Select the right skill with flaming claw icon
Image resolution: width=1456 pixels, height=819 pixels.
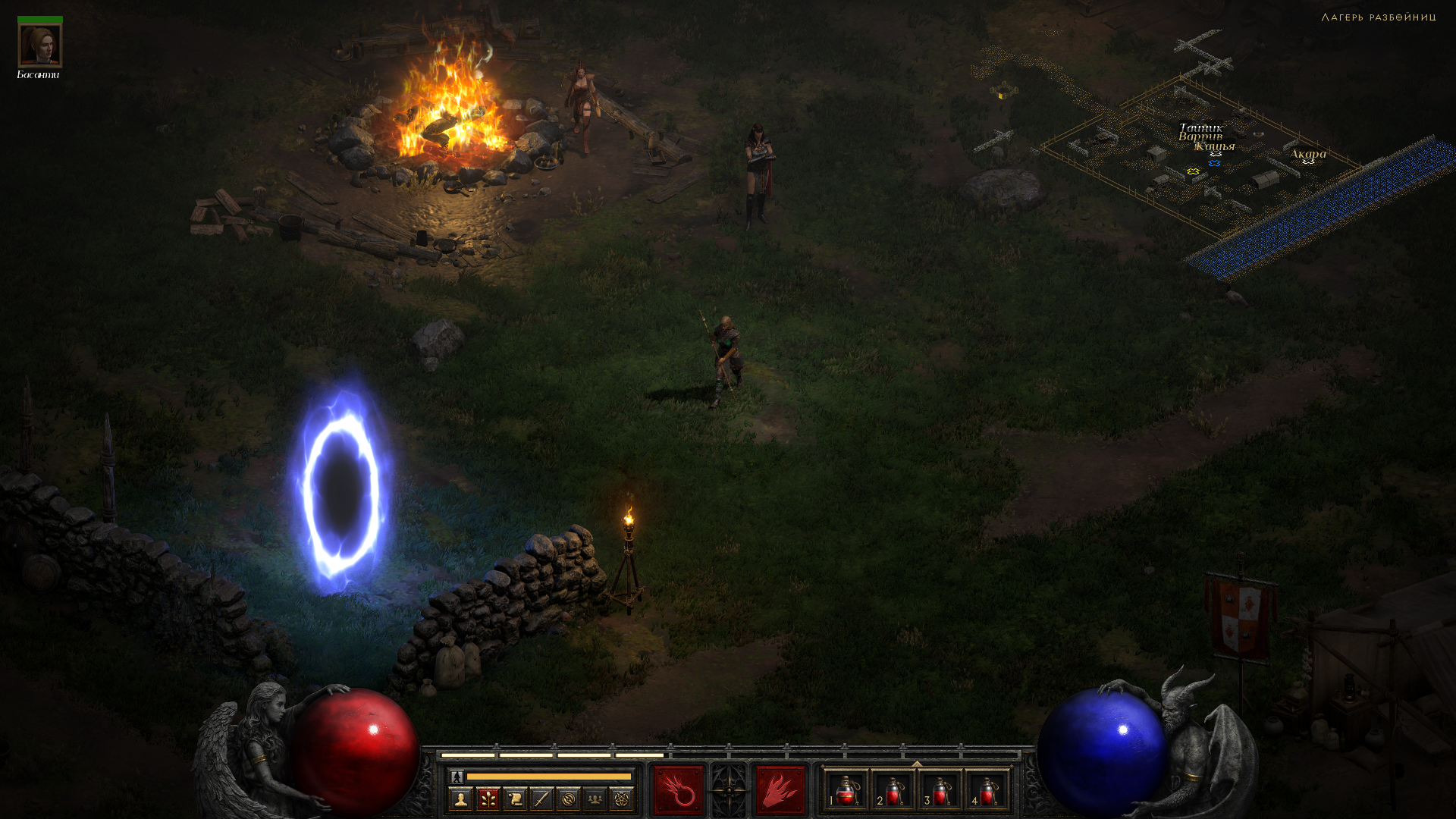[780, 790]
